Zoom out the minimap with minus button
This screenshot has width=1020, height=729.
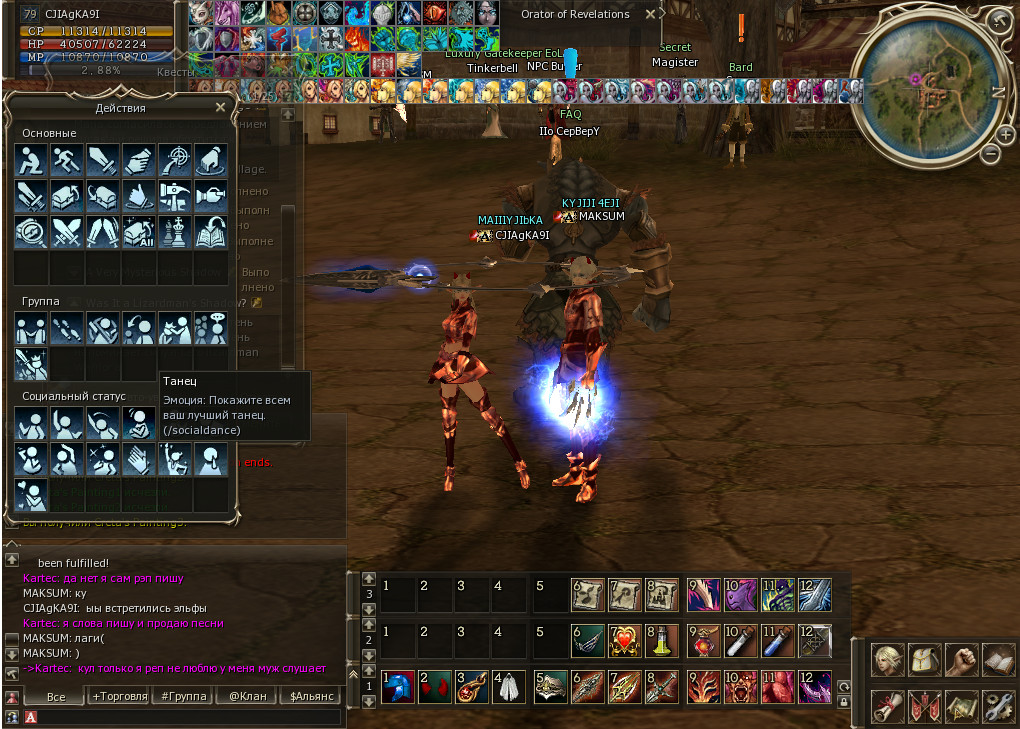pos(991,154)
